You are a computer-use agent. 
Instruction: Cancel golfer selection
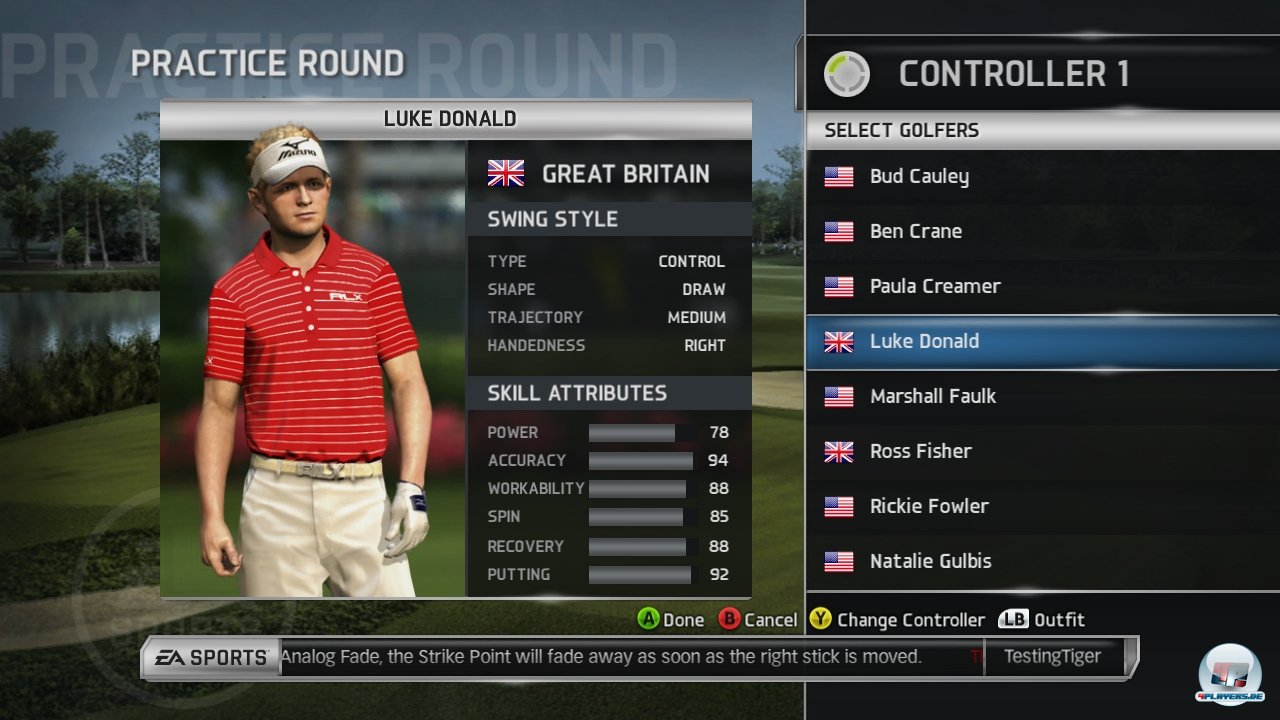[x=758, y=620]
